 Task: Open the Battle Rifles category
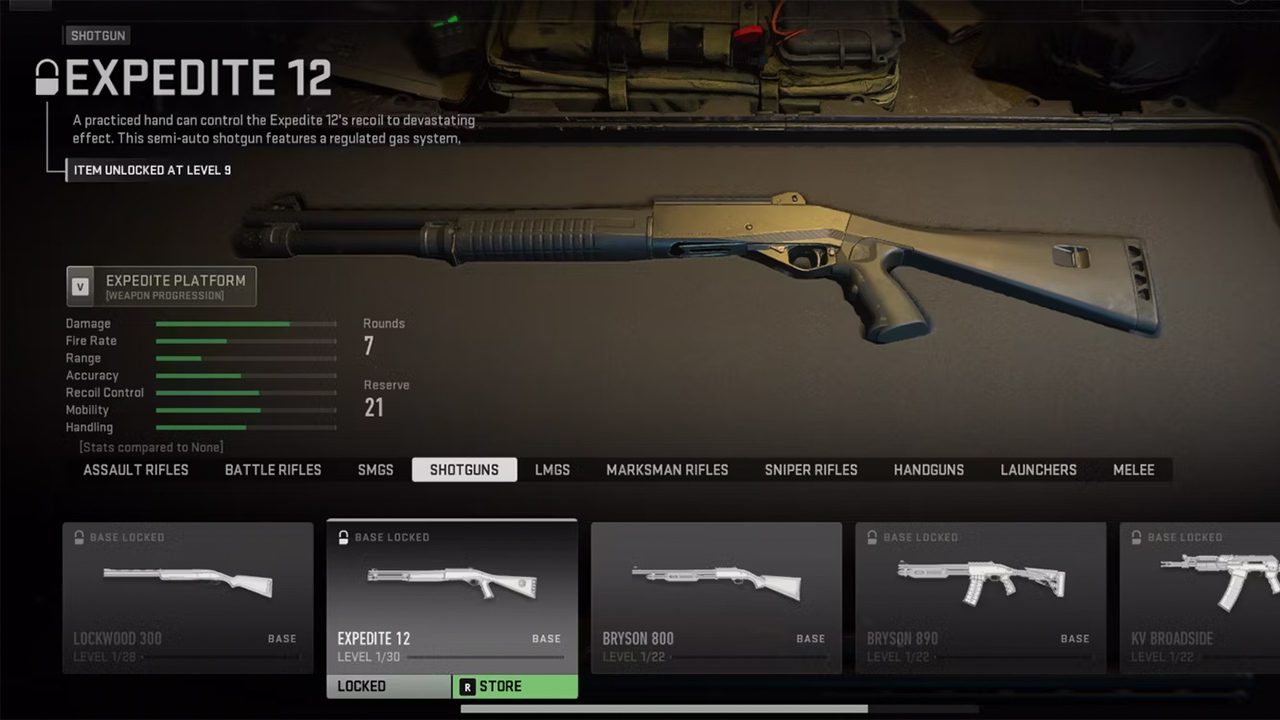click(x=273, y=470)
